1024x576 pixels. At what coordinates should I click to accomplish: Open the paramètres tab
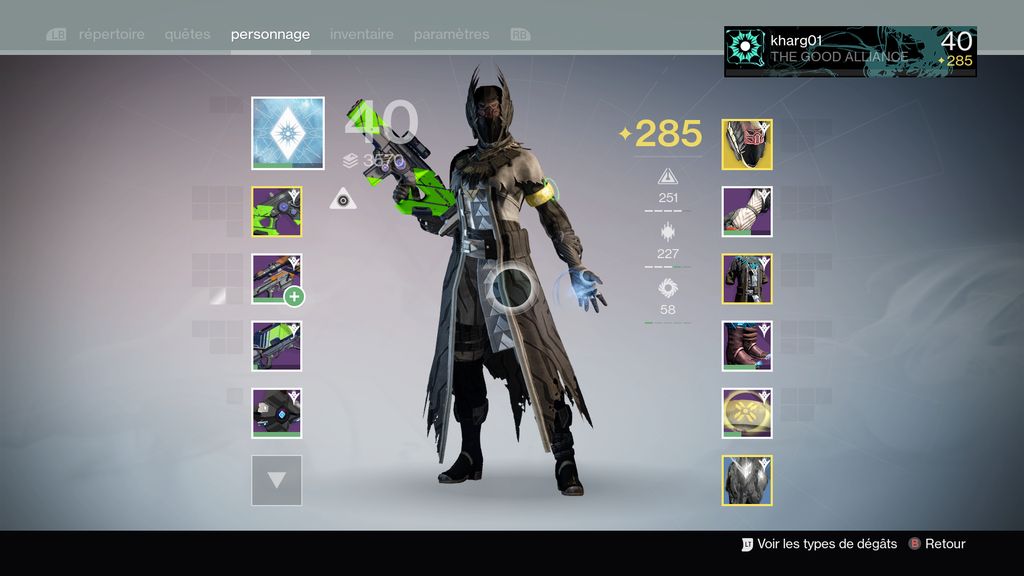click(451, 34)
